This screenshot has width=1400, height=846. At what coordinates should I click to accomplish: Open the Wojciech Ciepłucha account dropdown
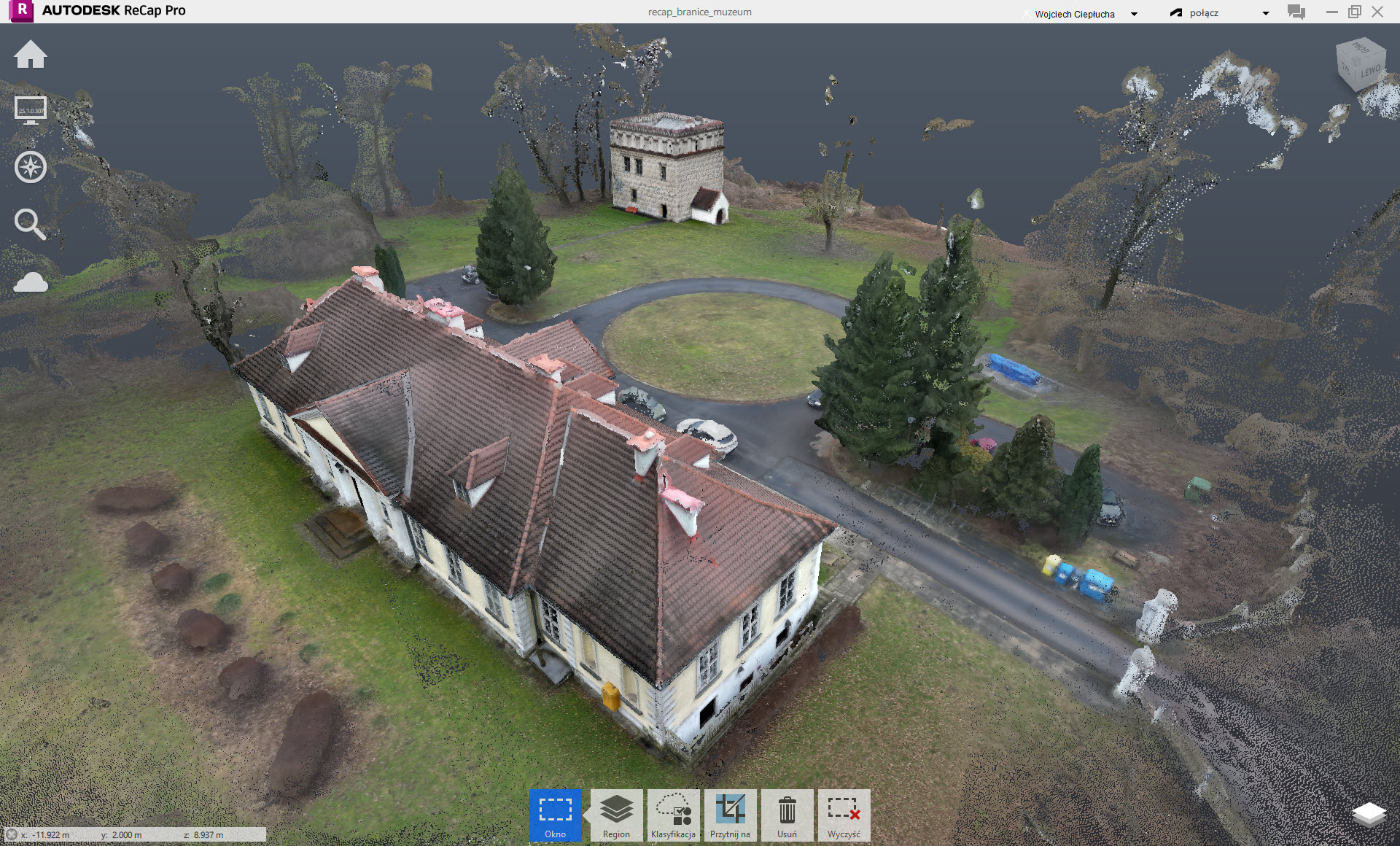[x=1081, y=14]
